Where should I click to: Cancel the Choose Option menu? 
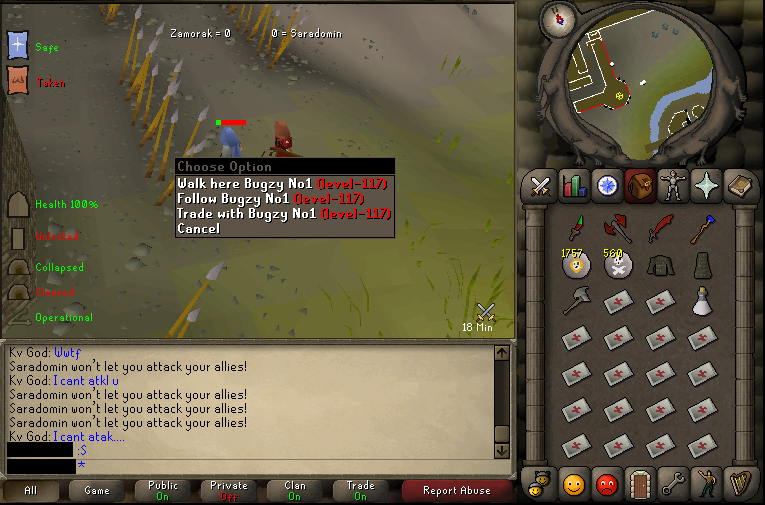pos(199,229)
